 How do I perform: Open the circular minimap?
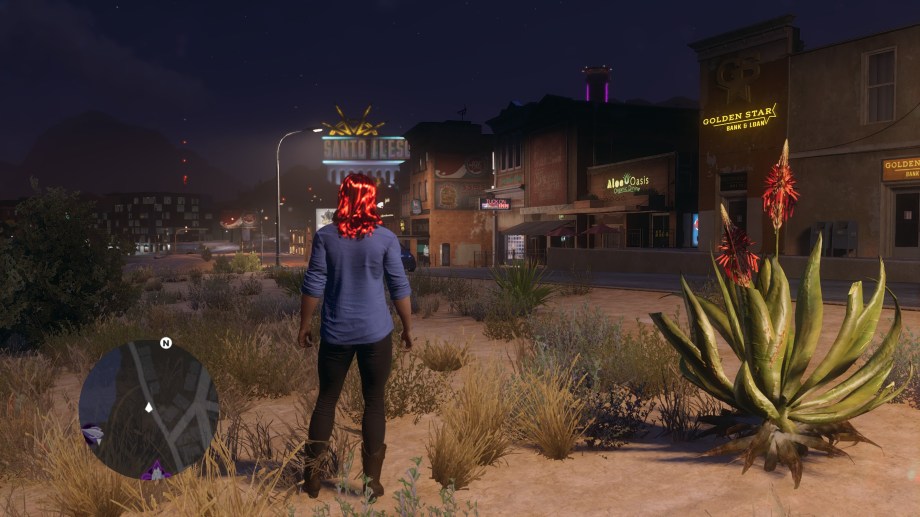pyautogui.click(x=148, y=408)
